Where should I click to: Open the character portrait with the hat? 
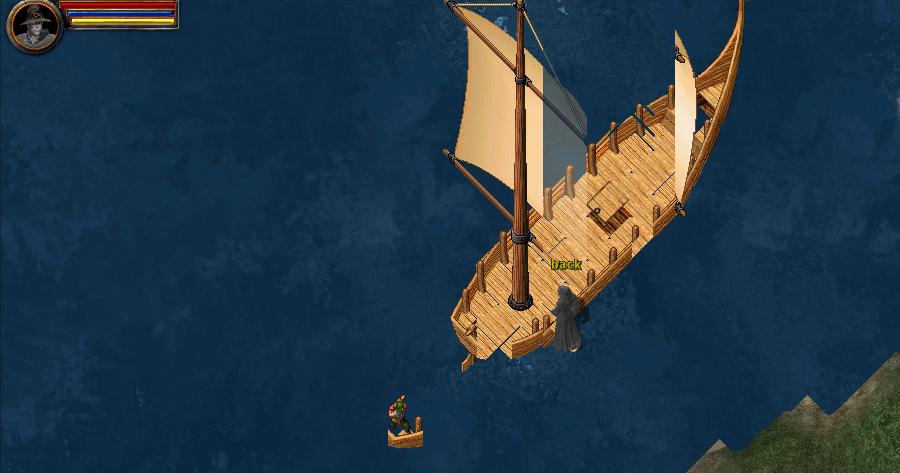[x=33, y=25]
